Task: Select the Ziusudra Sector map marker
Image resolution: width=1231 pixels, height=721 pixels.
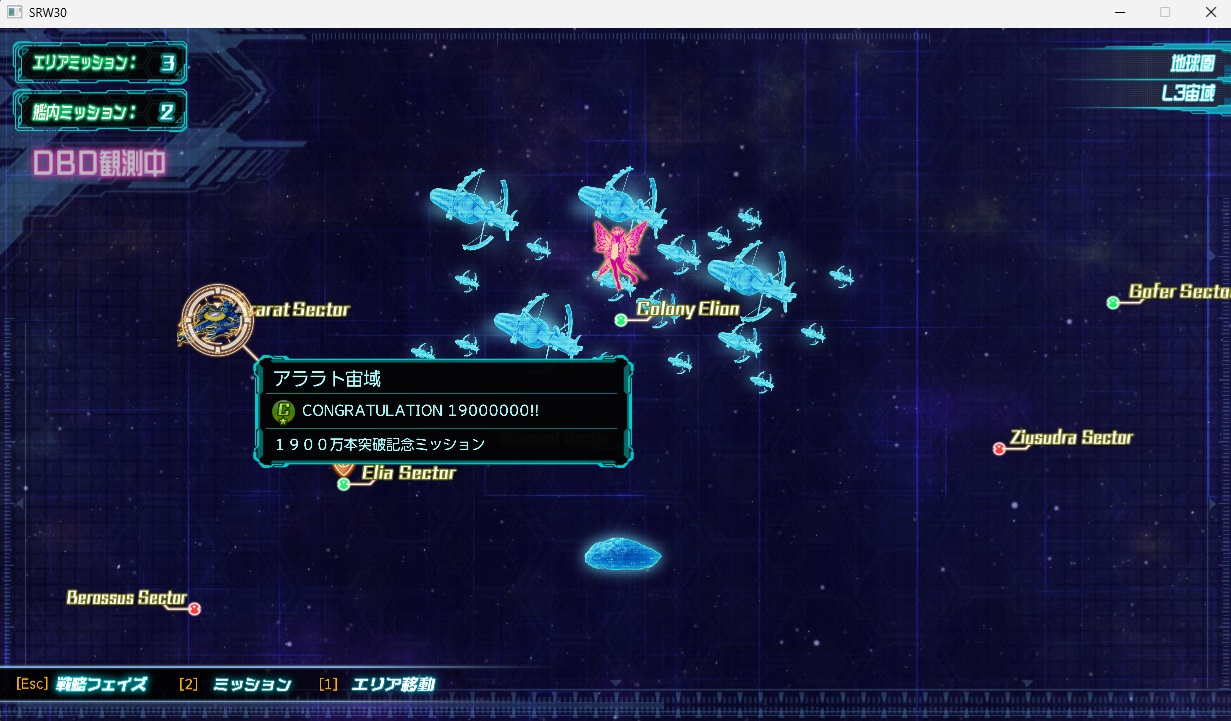Action: pyautogui.click(x=999, y=449)
